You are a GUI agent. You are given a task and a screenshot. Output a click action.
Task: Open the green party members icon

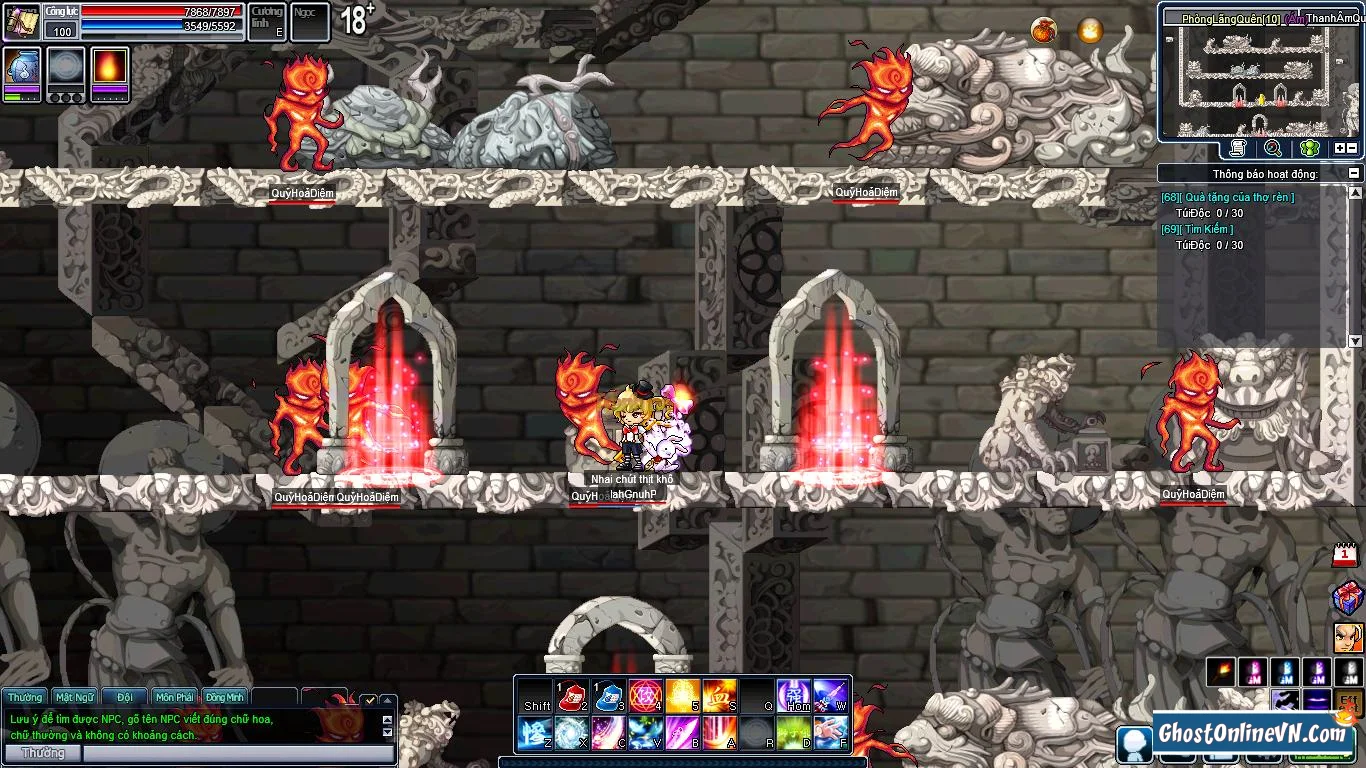[x=1309, y=149]
